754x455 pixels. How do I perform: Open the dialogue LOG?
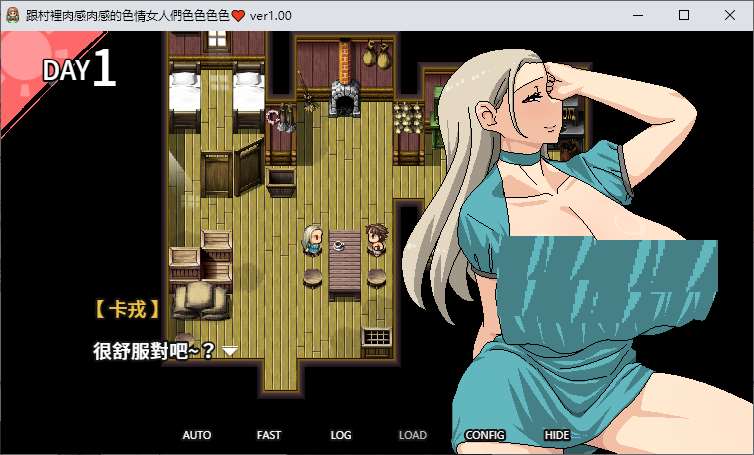pos(341,435)
